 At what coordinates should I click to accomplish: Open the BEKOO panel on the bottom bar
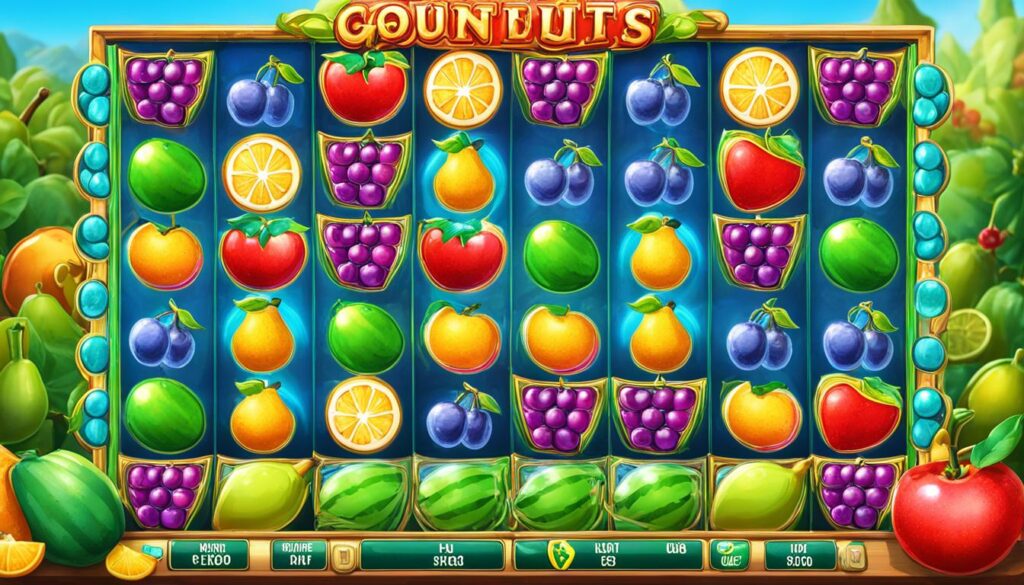[208, 554]
